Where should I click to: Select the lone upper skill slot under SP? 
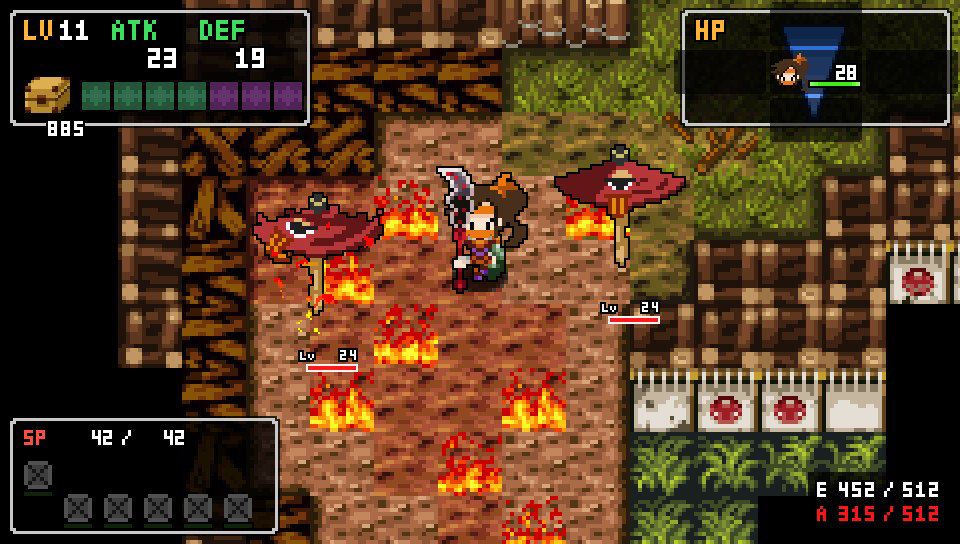tap(38, 472)
